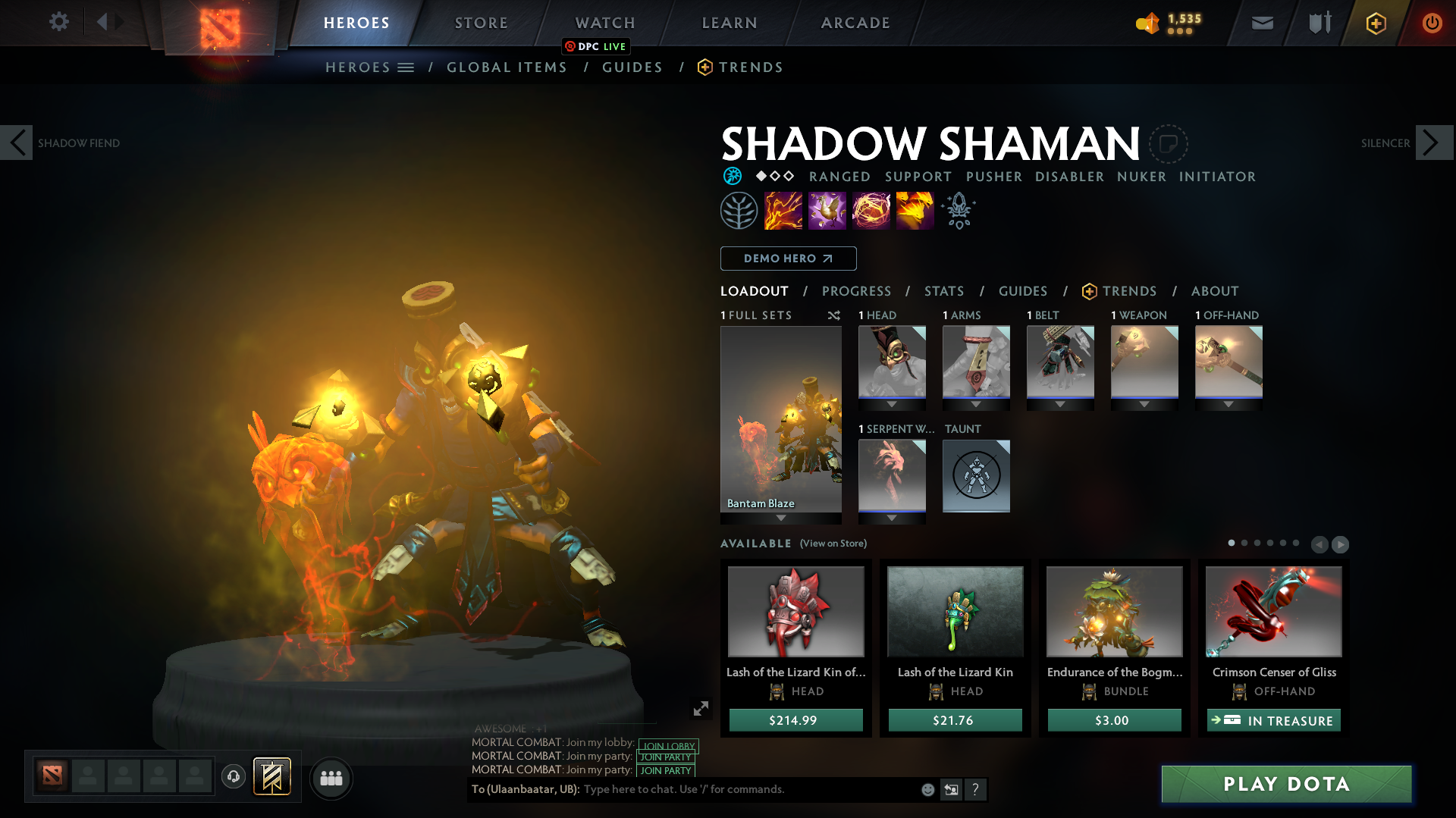Toggle fullscreen hero model view
Screen dimensions: 1456x818
(x=700, y=708)
